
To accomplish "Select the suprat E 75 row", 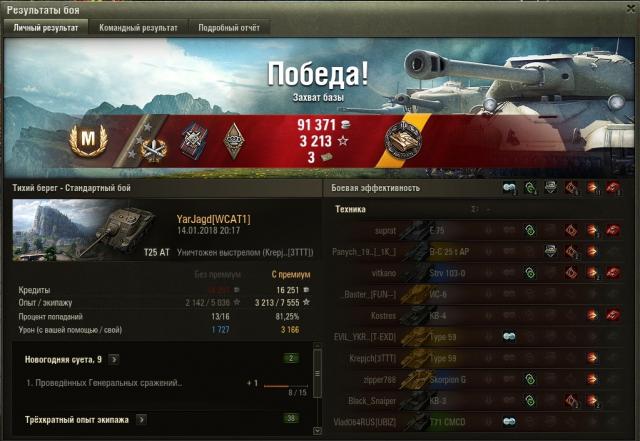I will pos(480,229).
